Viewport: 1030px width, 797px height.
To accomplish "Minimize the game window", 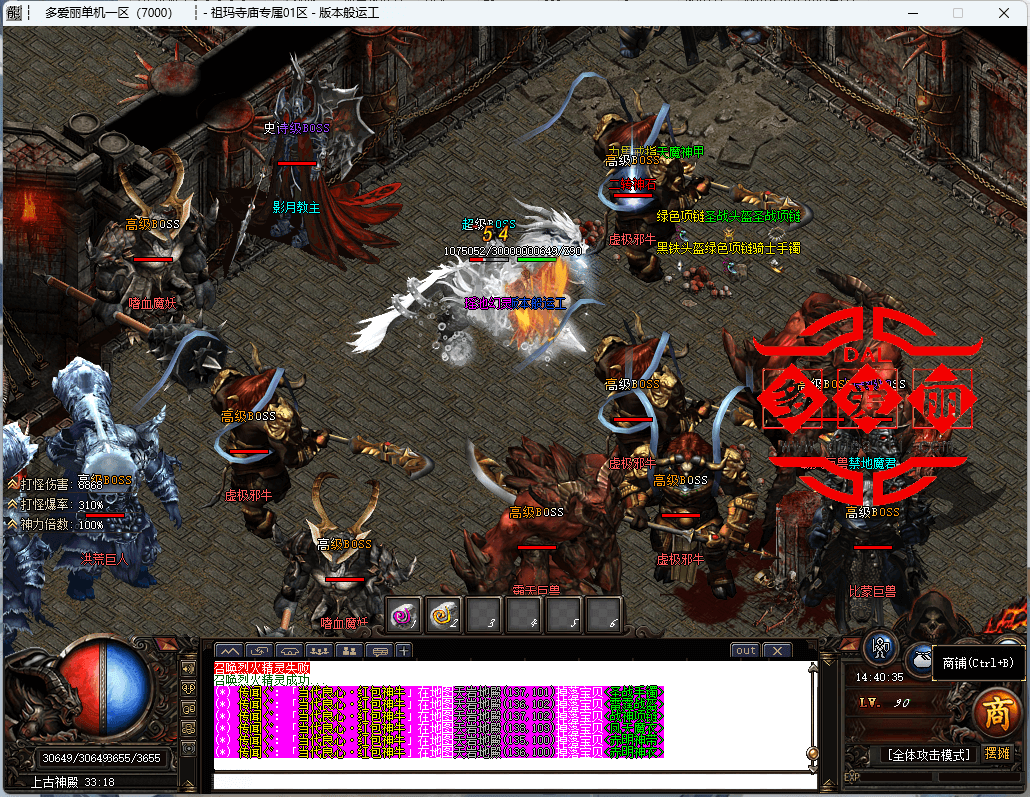I will click(x=912, y=13).
